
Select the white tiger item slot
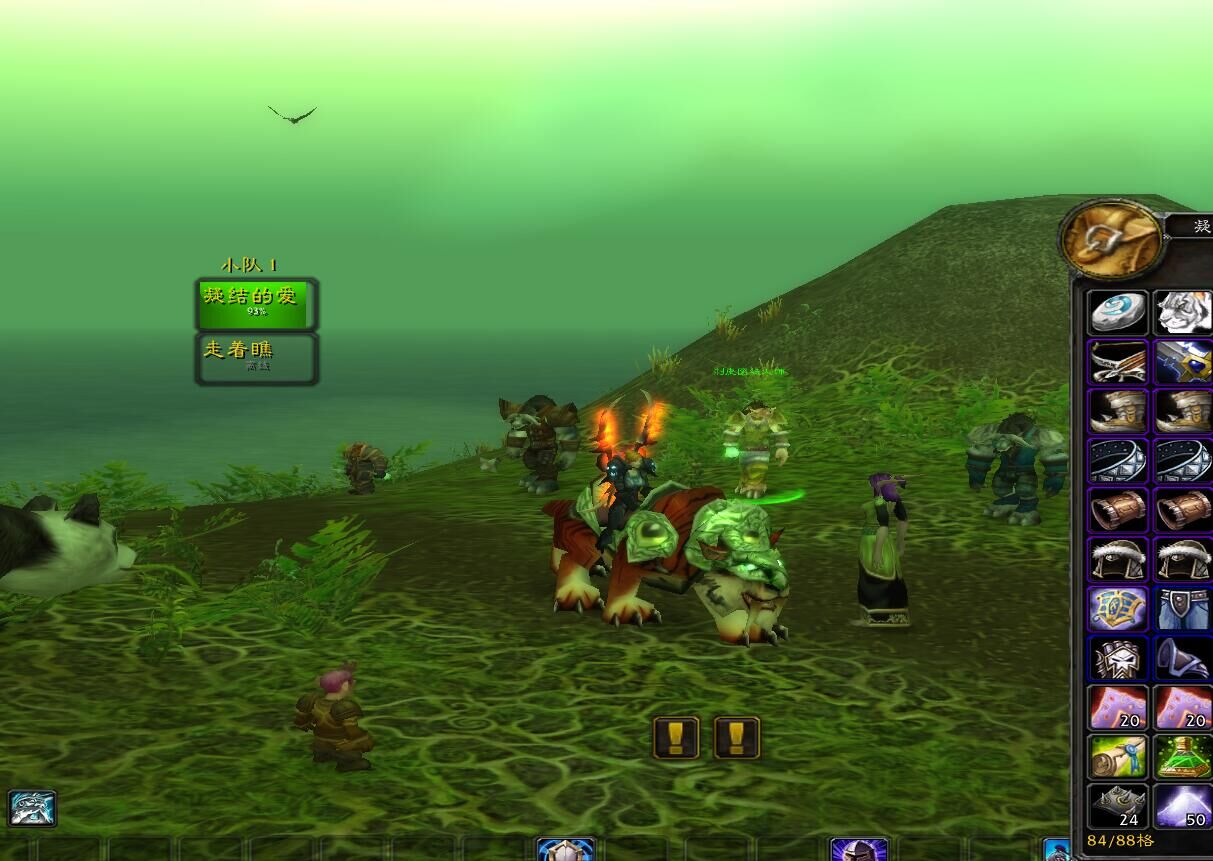pos(1183,313)
